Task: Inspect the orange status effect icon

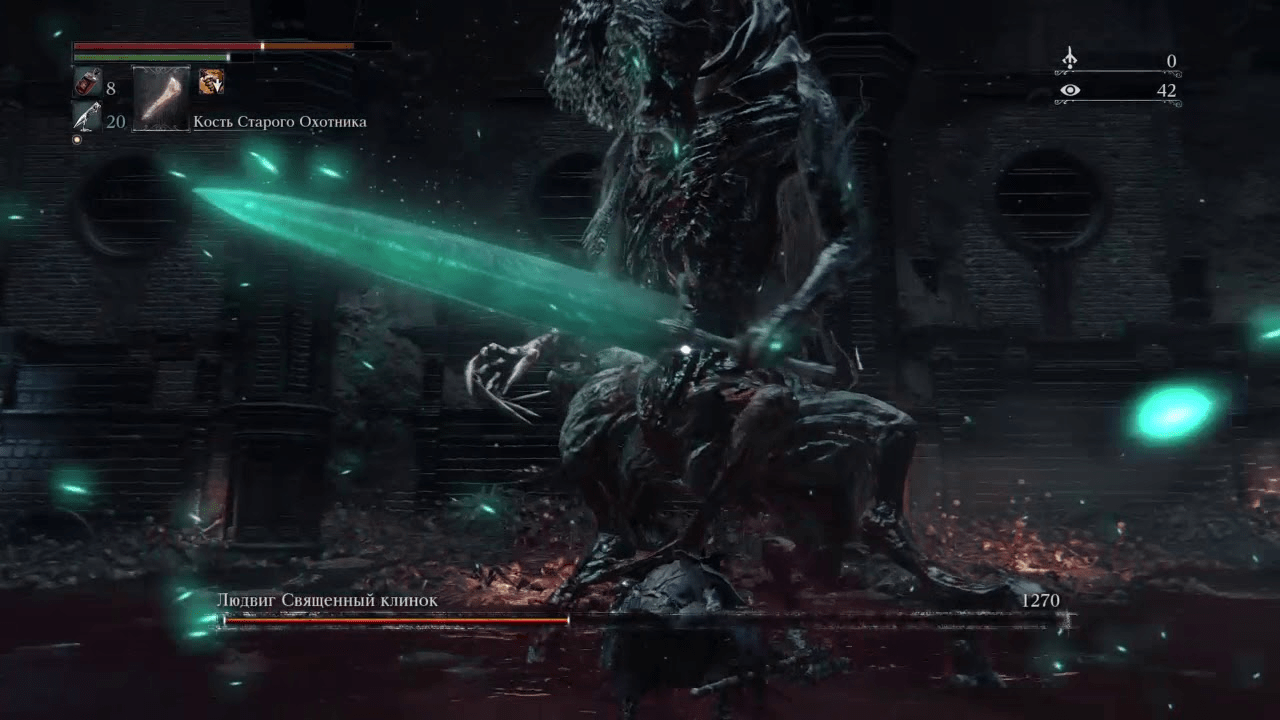Action: pos(211,82)
